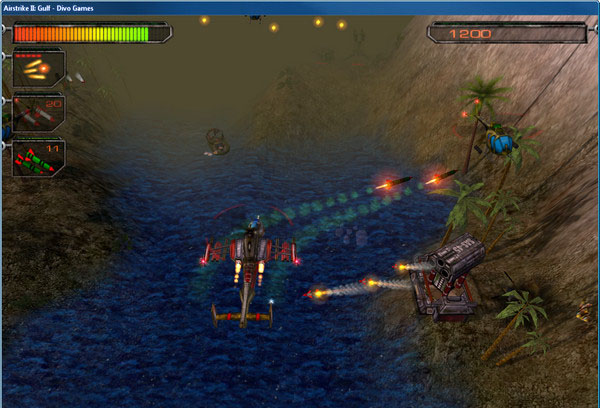This screenshot has width=600, height=408.
Task: Switch to the green missiles weapon slot
Action: tap(38, 157)
